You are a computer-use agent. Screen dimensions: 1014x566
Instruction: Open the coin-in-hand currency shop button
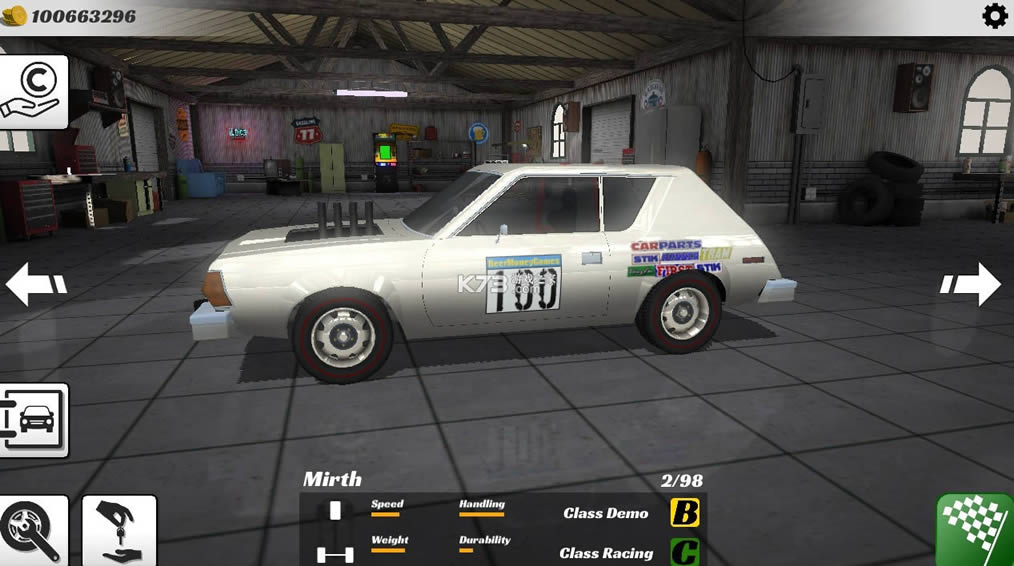point(33,92)
